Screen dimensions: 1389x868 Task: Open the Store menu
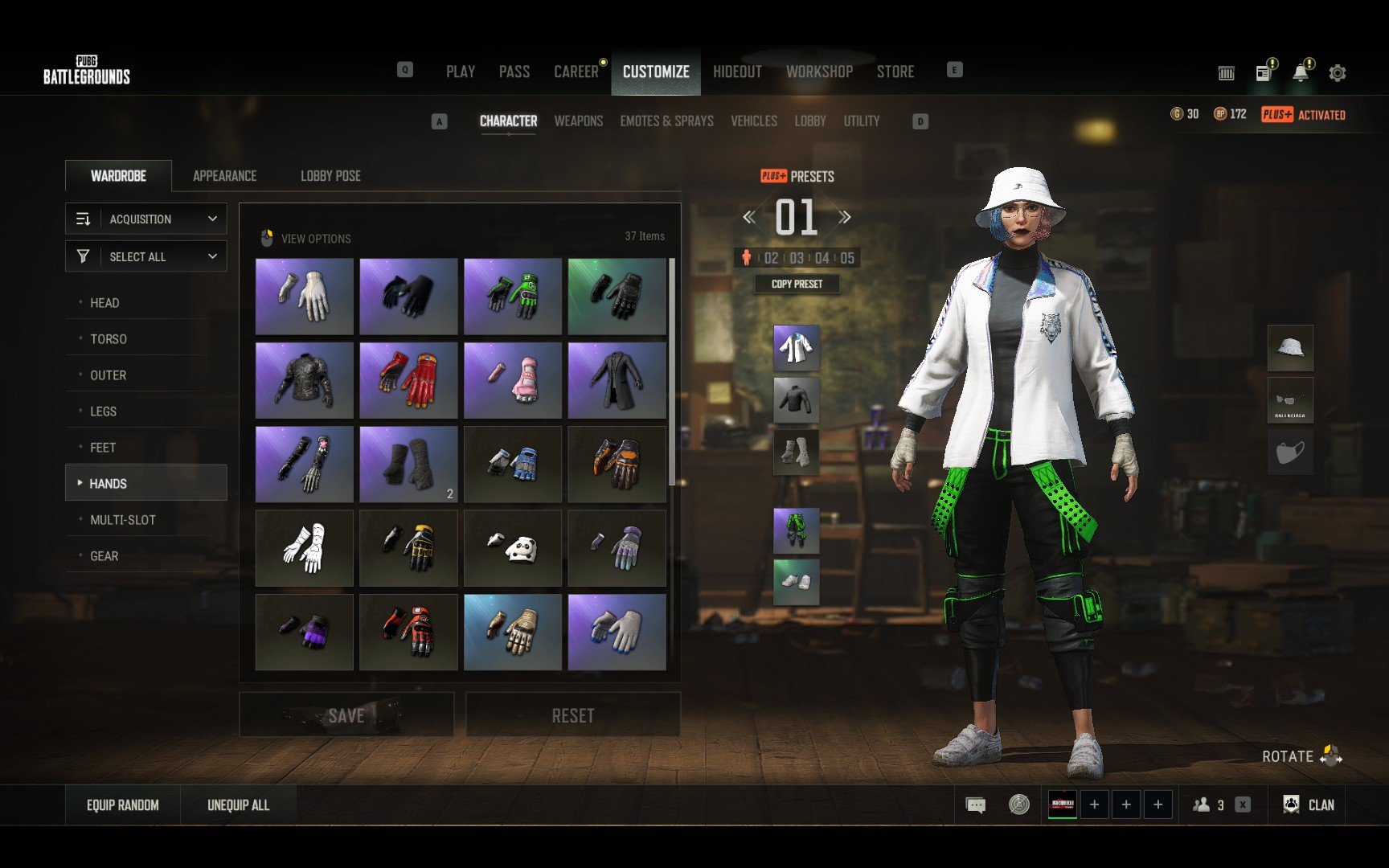point(895,72)
